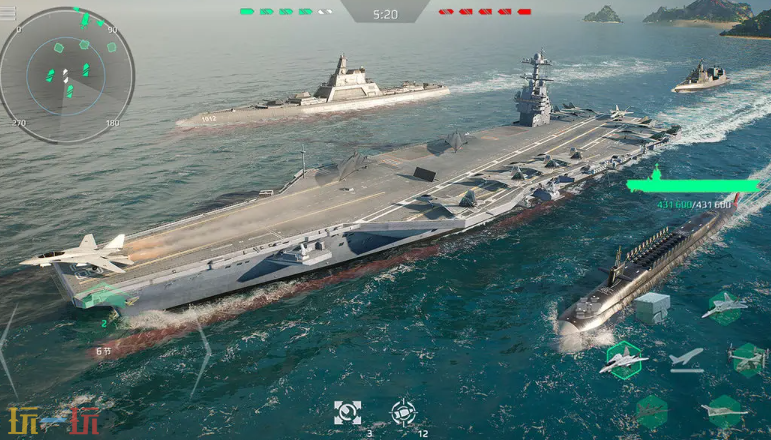Image resolution: width=771 pixels, height=440 pixels.
Task: Choose the upper twin-tail jet squadron hexagon
Action: [726, 305]
